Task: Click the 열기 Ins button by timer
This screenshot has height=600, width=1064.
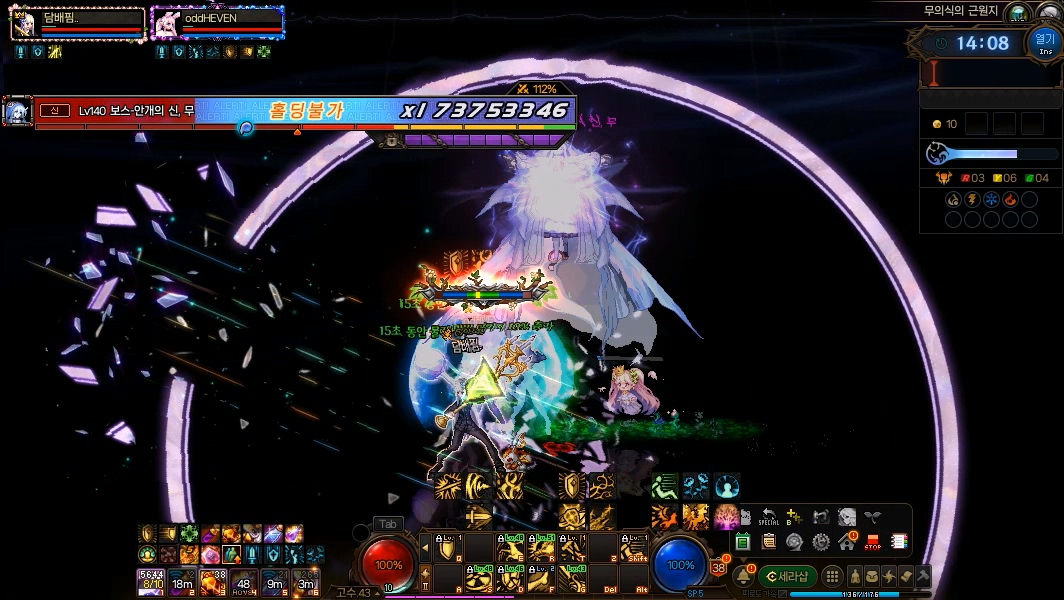Action: coord(1043,43)
